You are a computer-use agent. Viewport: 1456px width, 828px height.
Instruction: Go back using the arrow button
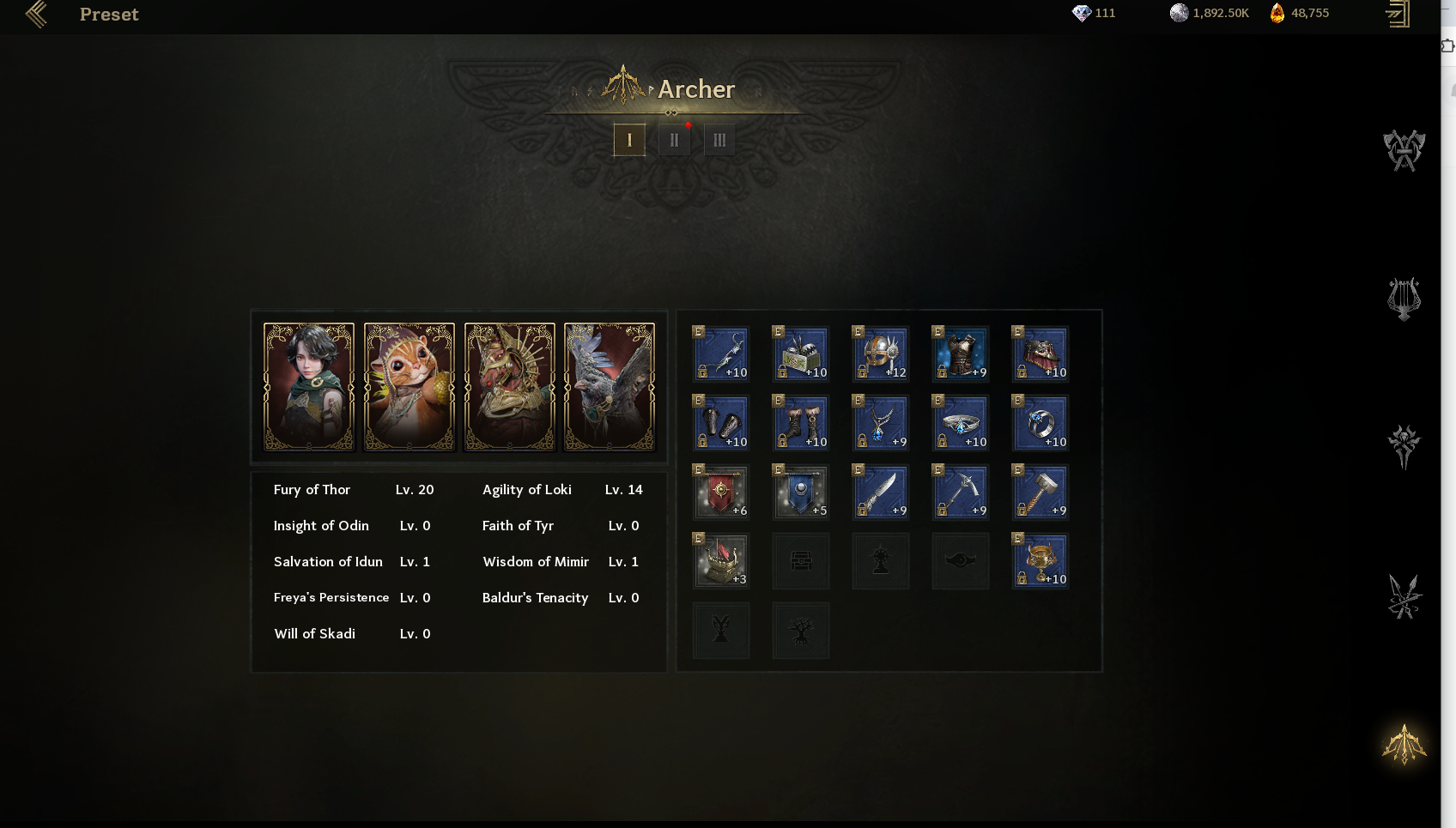[36, 14]
